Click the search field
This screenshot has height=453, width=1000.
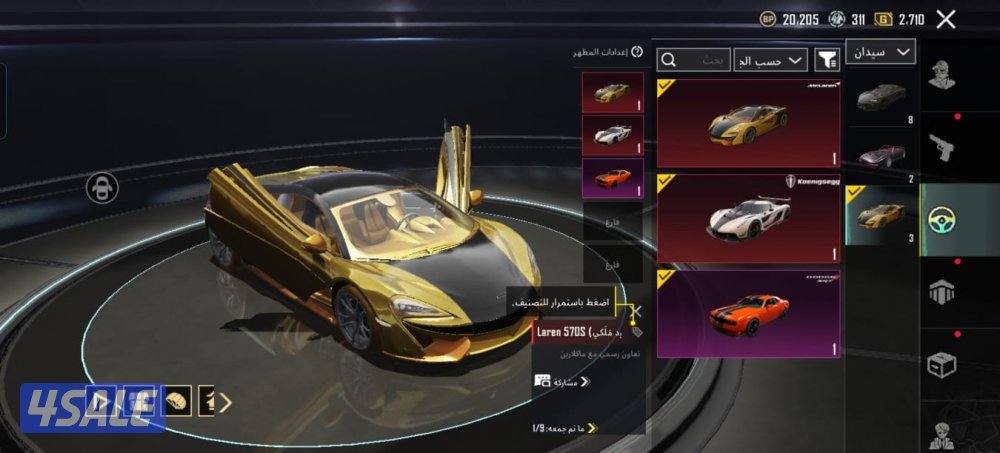[694, 61]
